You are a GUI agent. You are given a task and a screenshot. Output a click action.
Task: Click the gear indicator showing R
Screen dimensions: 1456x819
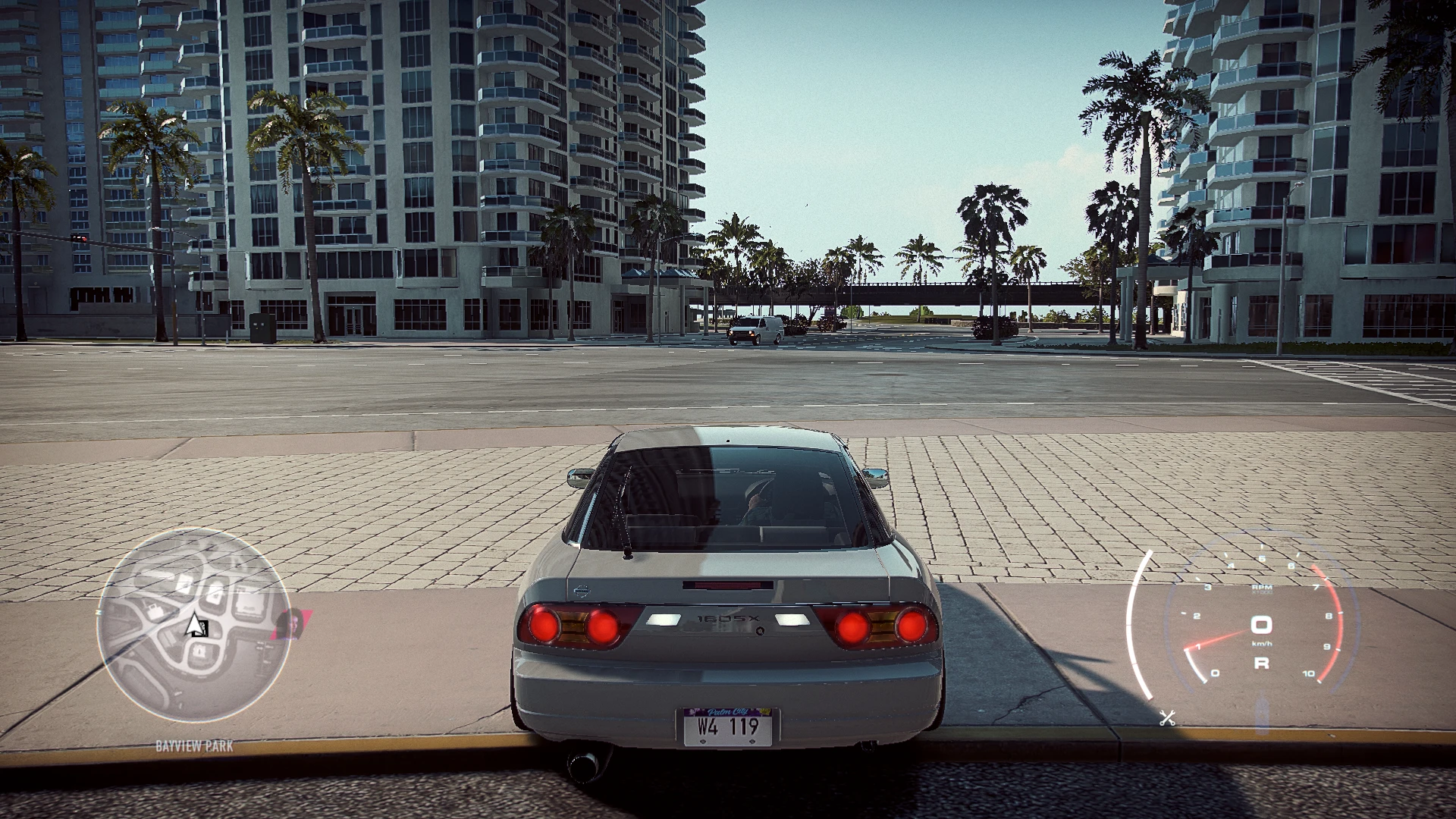click(1262, 663)
